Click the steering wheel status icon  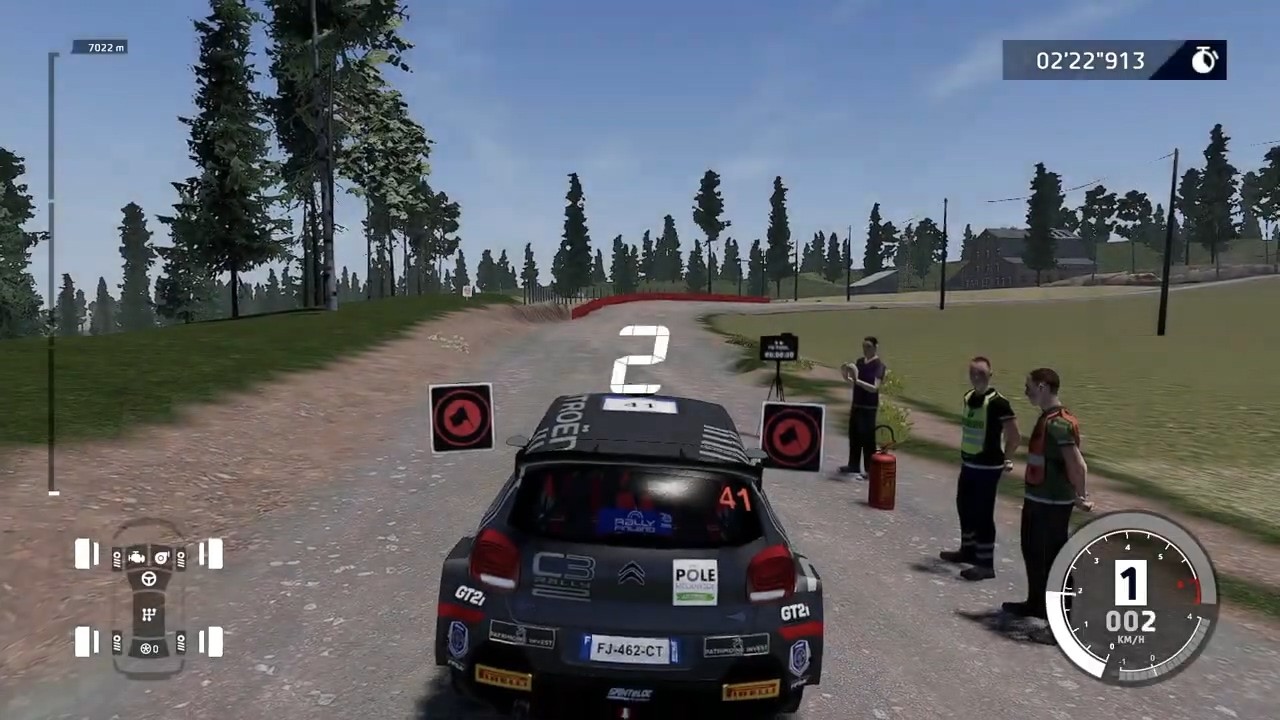tap(149, 579)
